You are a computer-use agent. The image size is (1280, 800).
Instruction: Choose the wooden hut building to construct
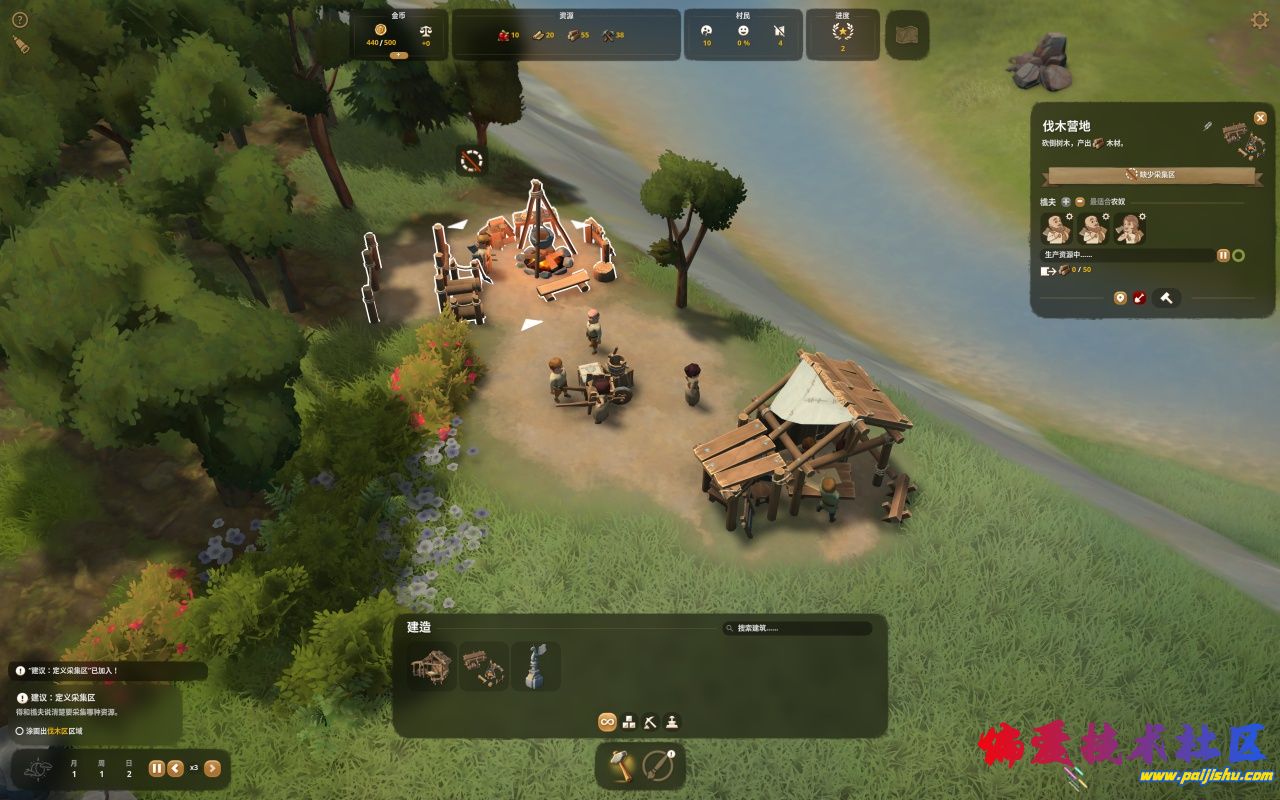click(433, 666)
